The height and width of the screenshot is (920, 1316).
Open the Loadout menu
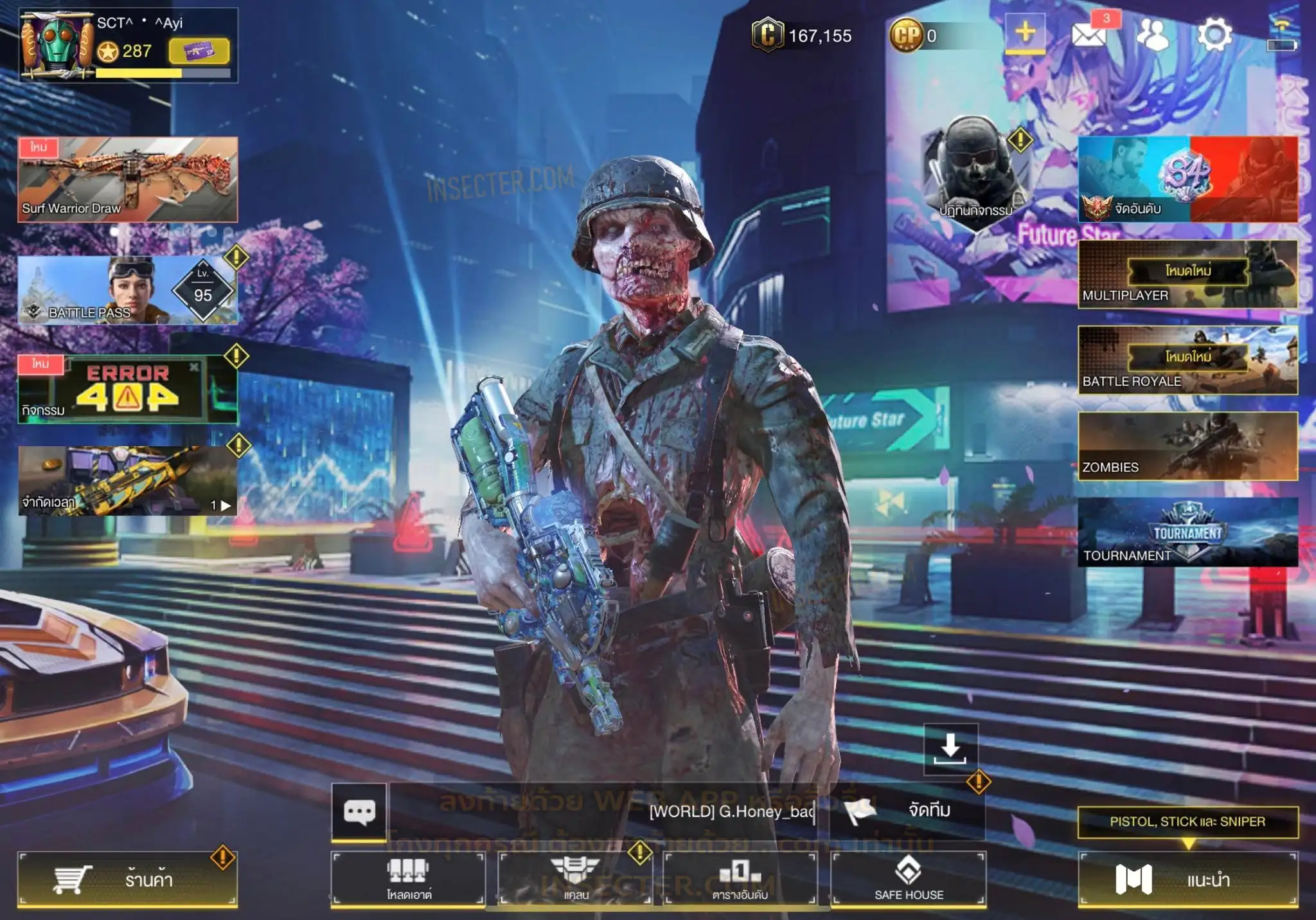(x=409, y=879)
